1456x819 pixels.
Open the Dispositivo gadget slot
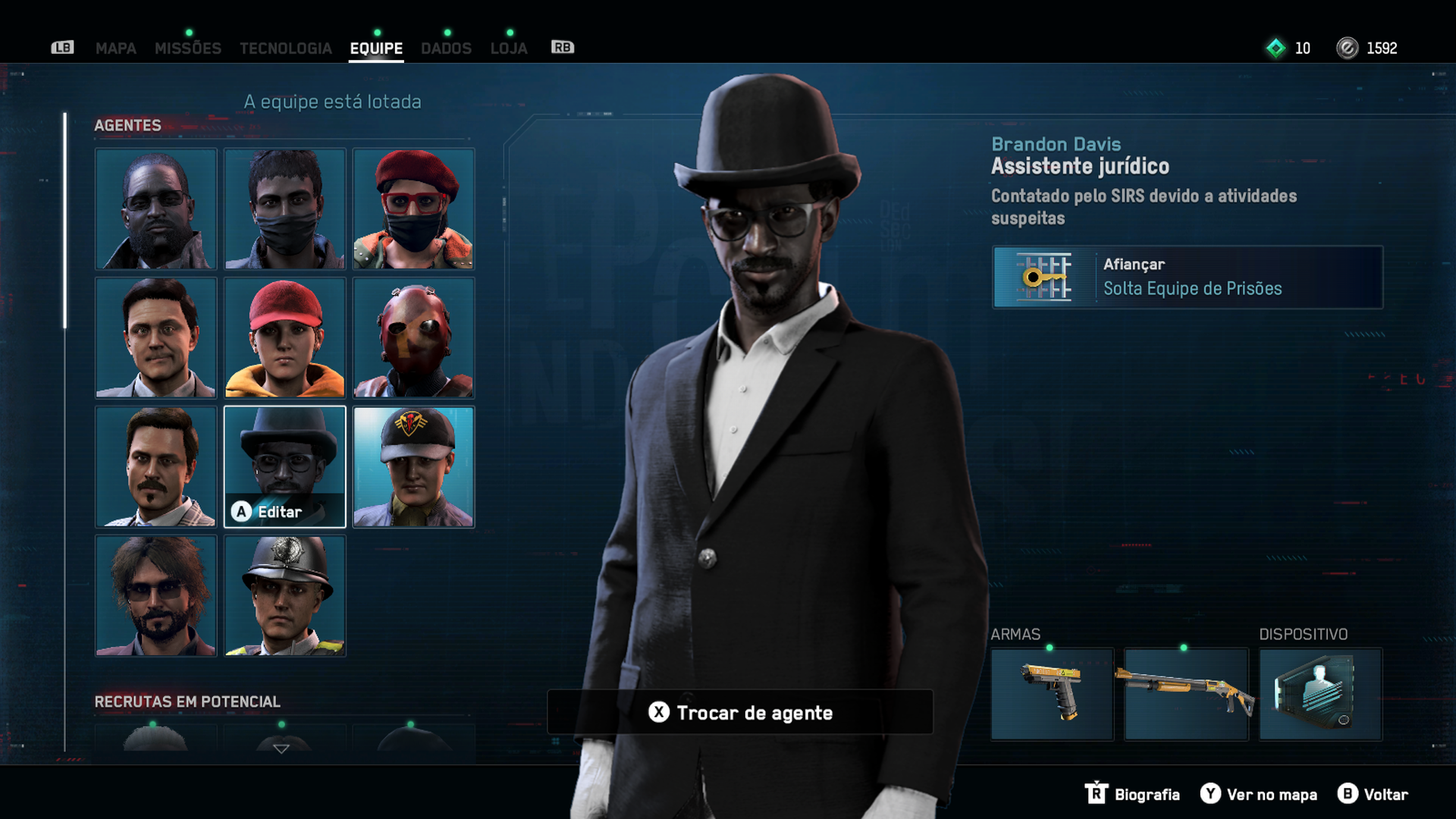(1320, 694)
